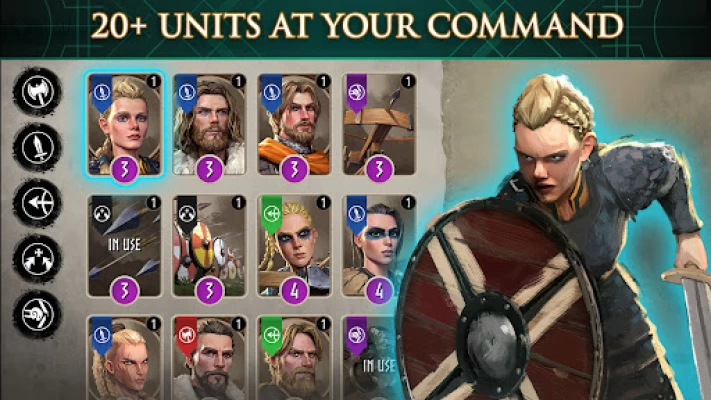The image size is (711, 400).
Task: Choose the green-banner woman with face paint card
Action: point(295,245)
